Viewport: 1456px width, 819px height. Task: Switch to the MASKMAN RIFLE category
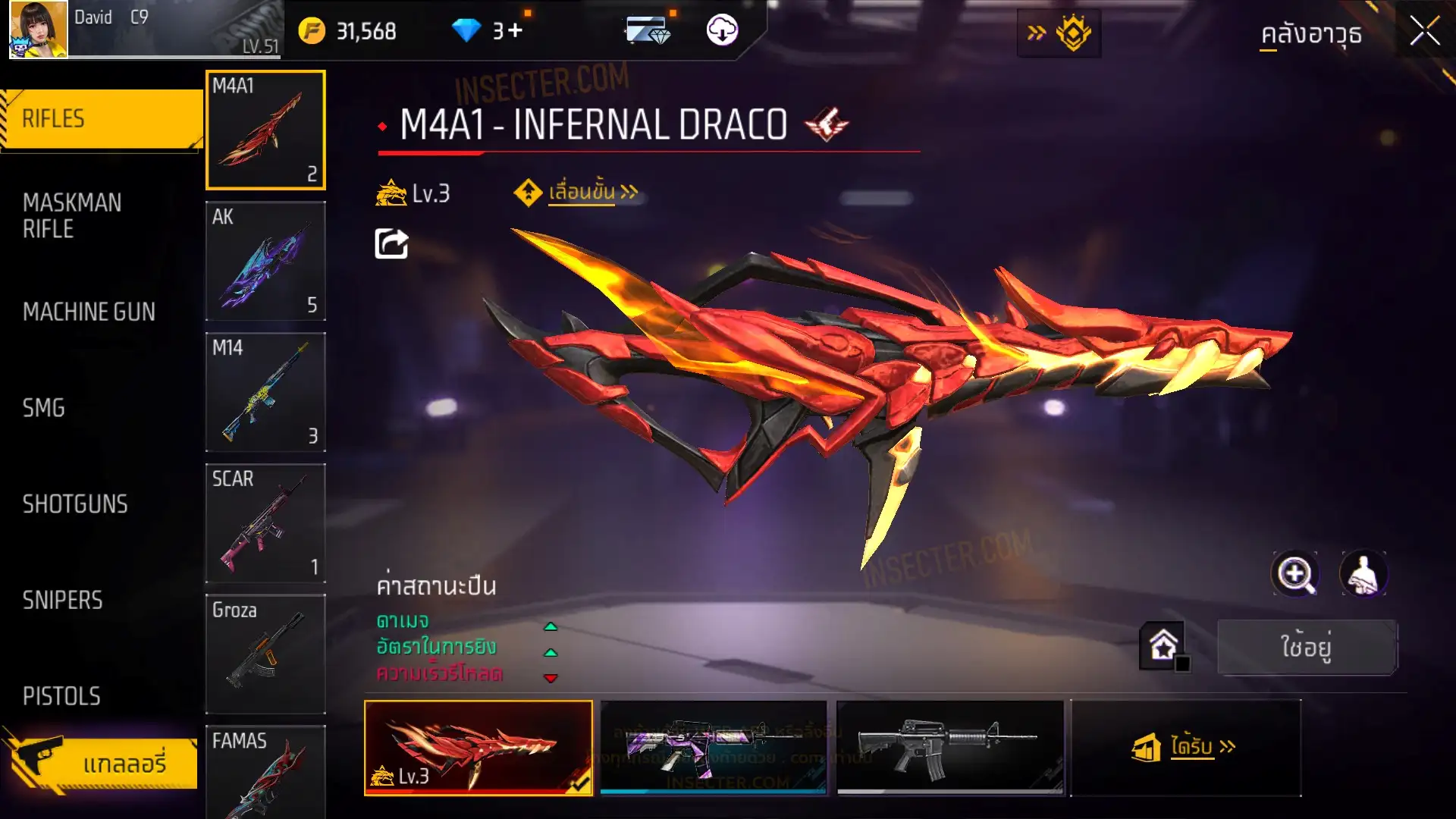(72, 216)
